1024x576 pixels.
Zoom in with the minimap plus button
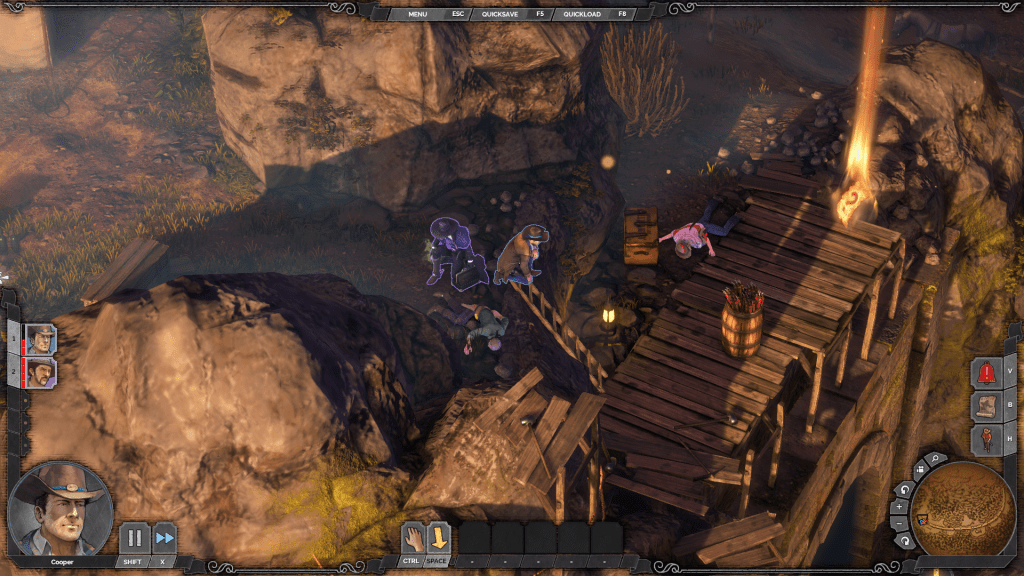[897, 507]
